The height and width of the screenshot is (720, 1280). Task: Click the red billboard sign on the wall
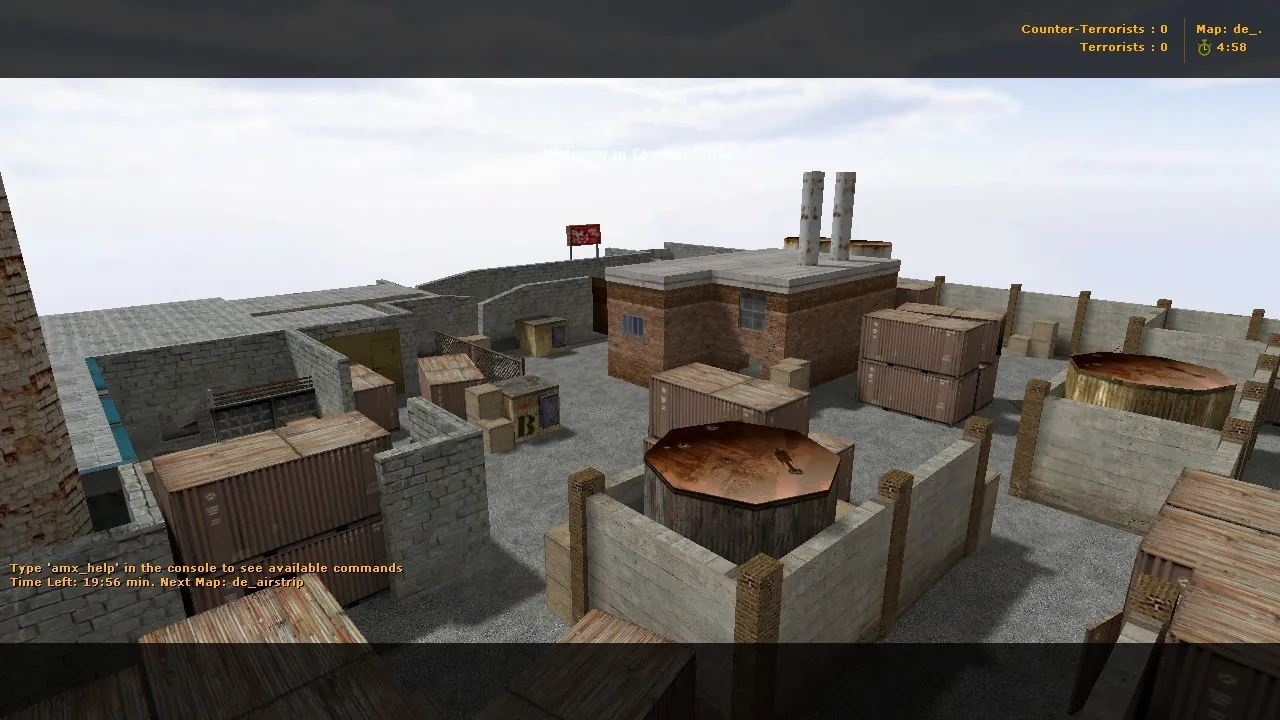tap(583, 234)
